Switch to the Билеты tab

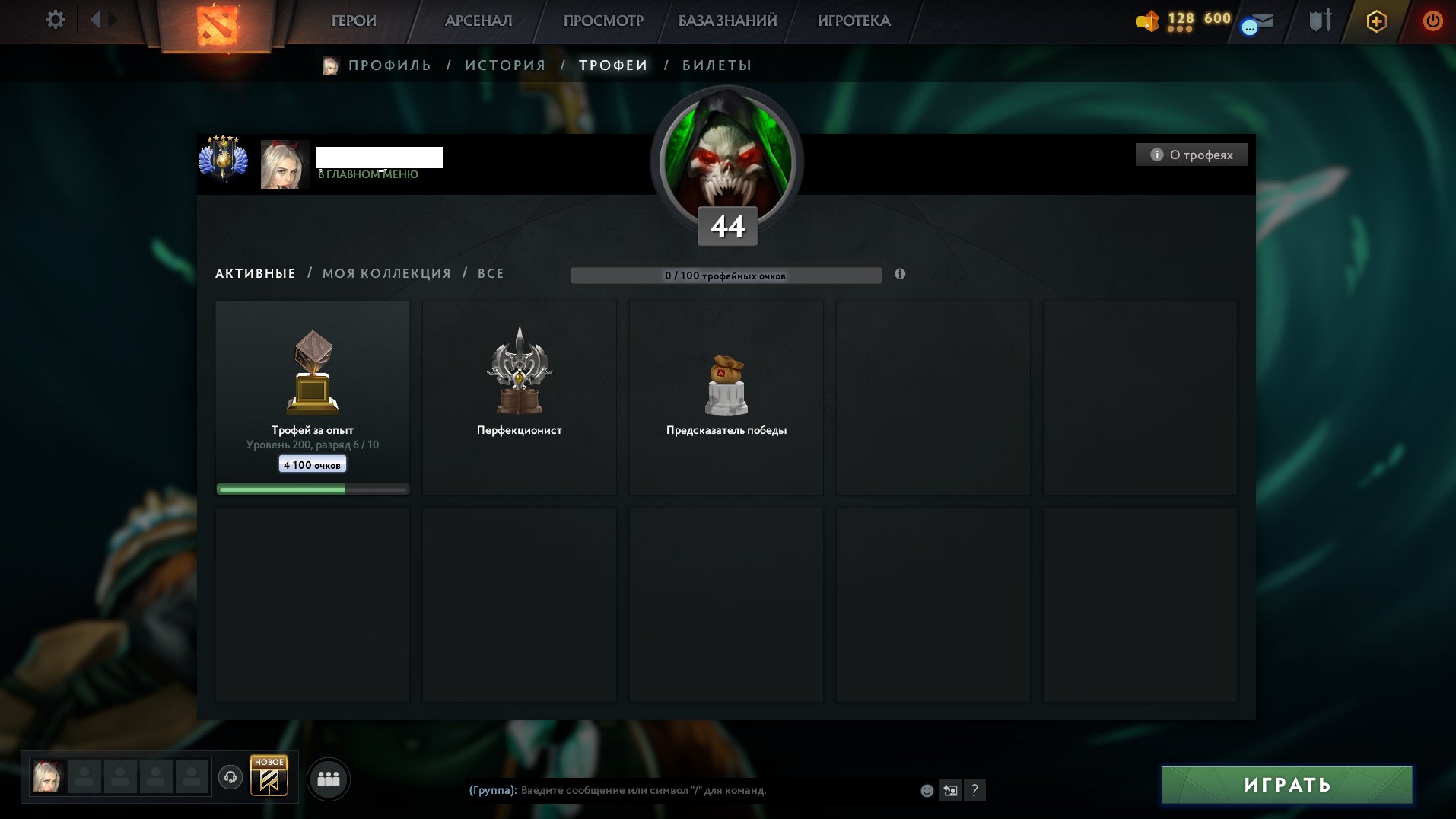(x=717, y=65)
